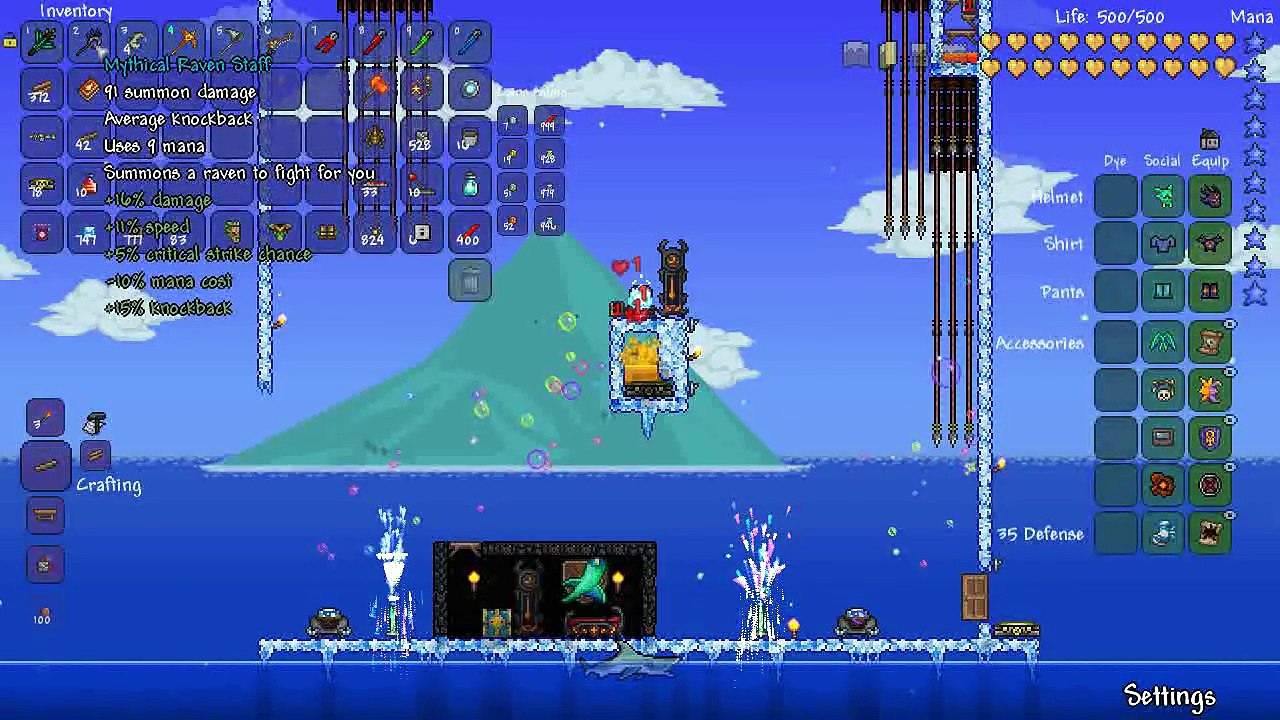Choose the torch crafting recipe
The image size is (1280, 720).
click(46, 418)
